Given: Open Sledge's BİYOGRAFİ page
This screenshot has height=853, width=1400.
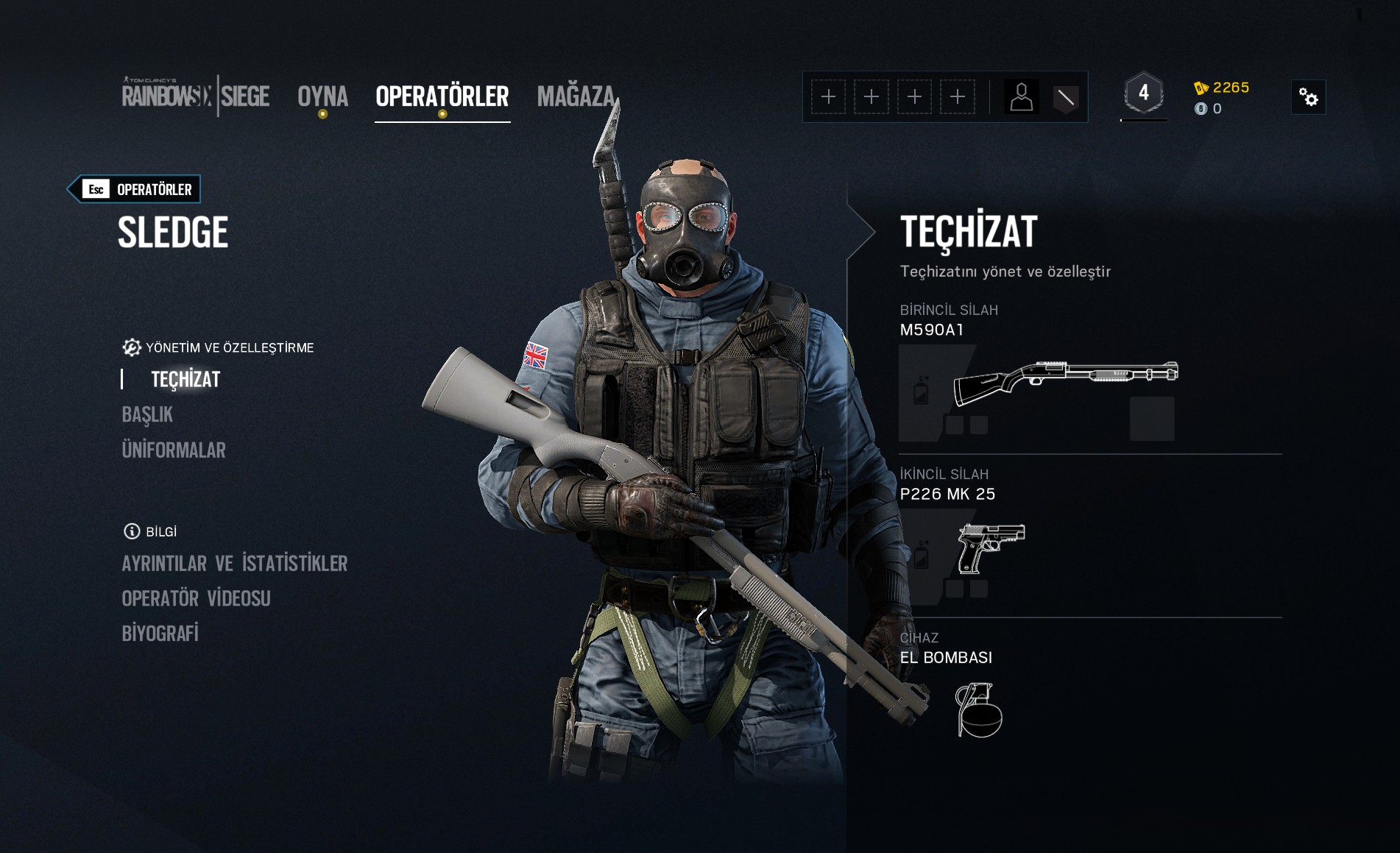Looking at the screenshot, I should coord(160,633).
